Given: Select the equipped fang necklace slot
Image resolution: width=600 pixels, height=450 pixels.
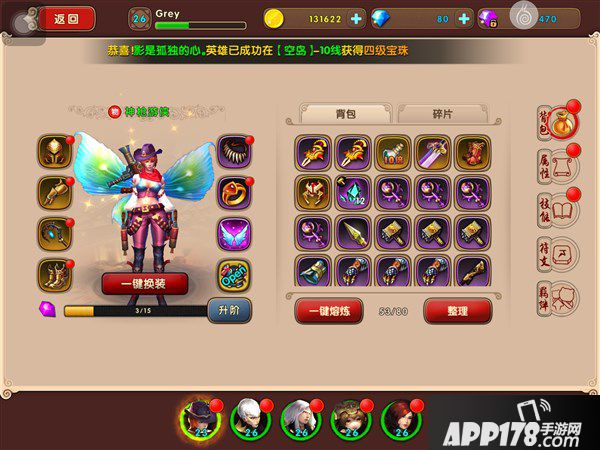Looking at the screenshot, I should tap(234, 152).
